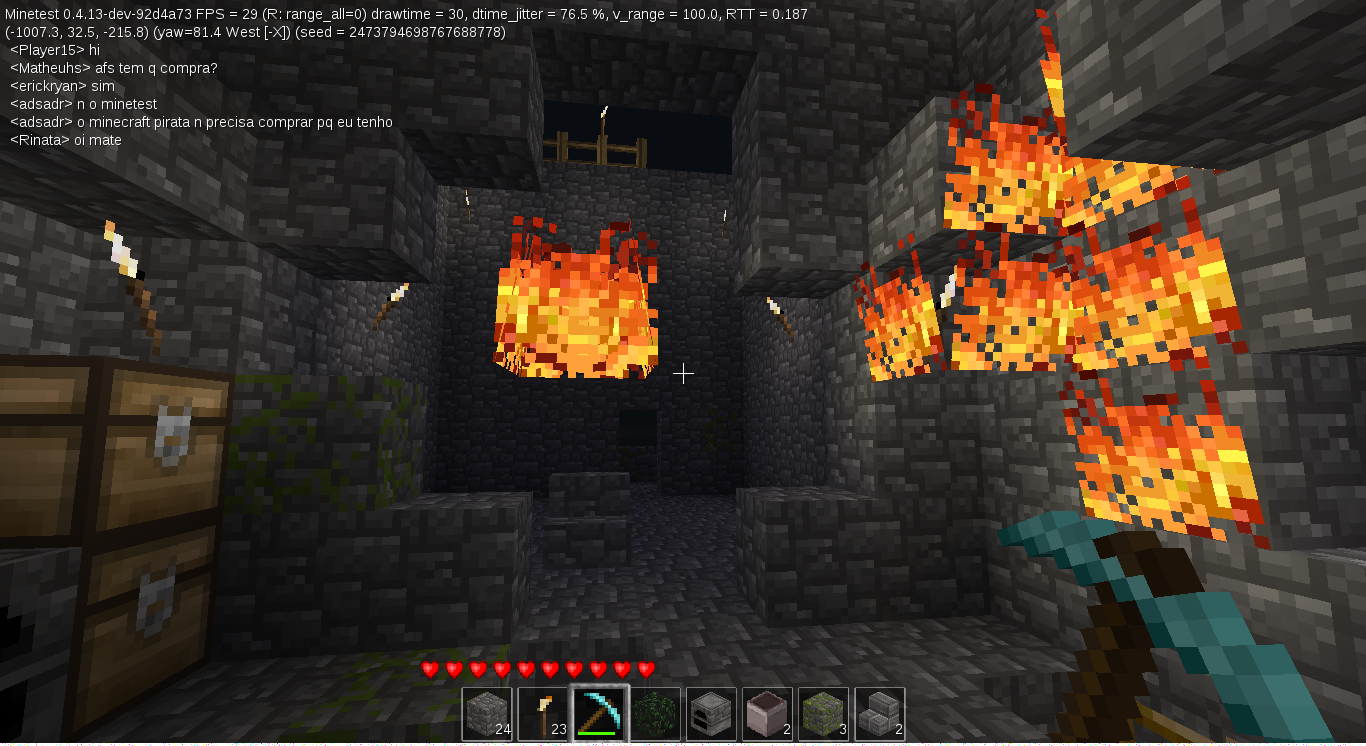This screenshot has width=1366, height=746.
Task: Select the furnace item in the hotbar
Action: point(711,711)
